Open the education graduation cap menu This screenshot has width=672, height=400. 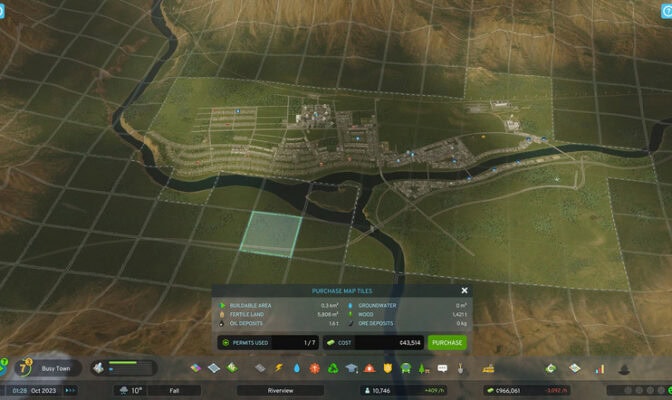point(351,368)
